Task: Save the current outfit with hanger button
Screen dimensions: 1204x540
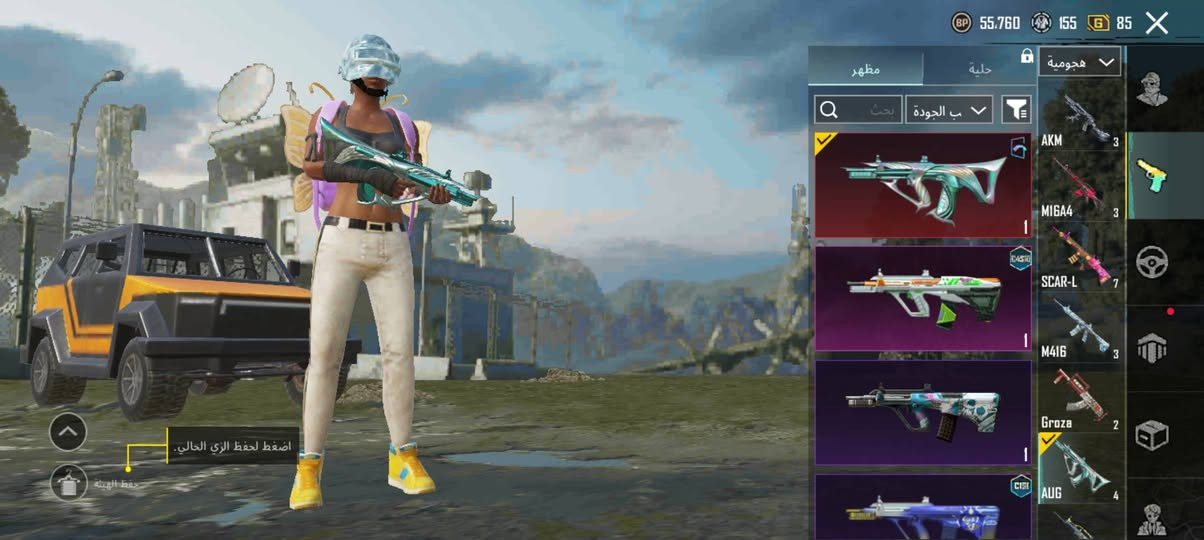Action: coord(69,484)
